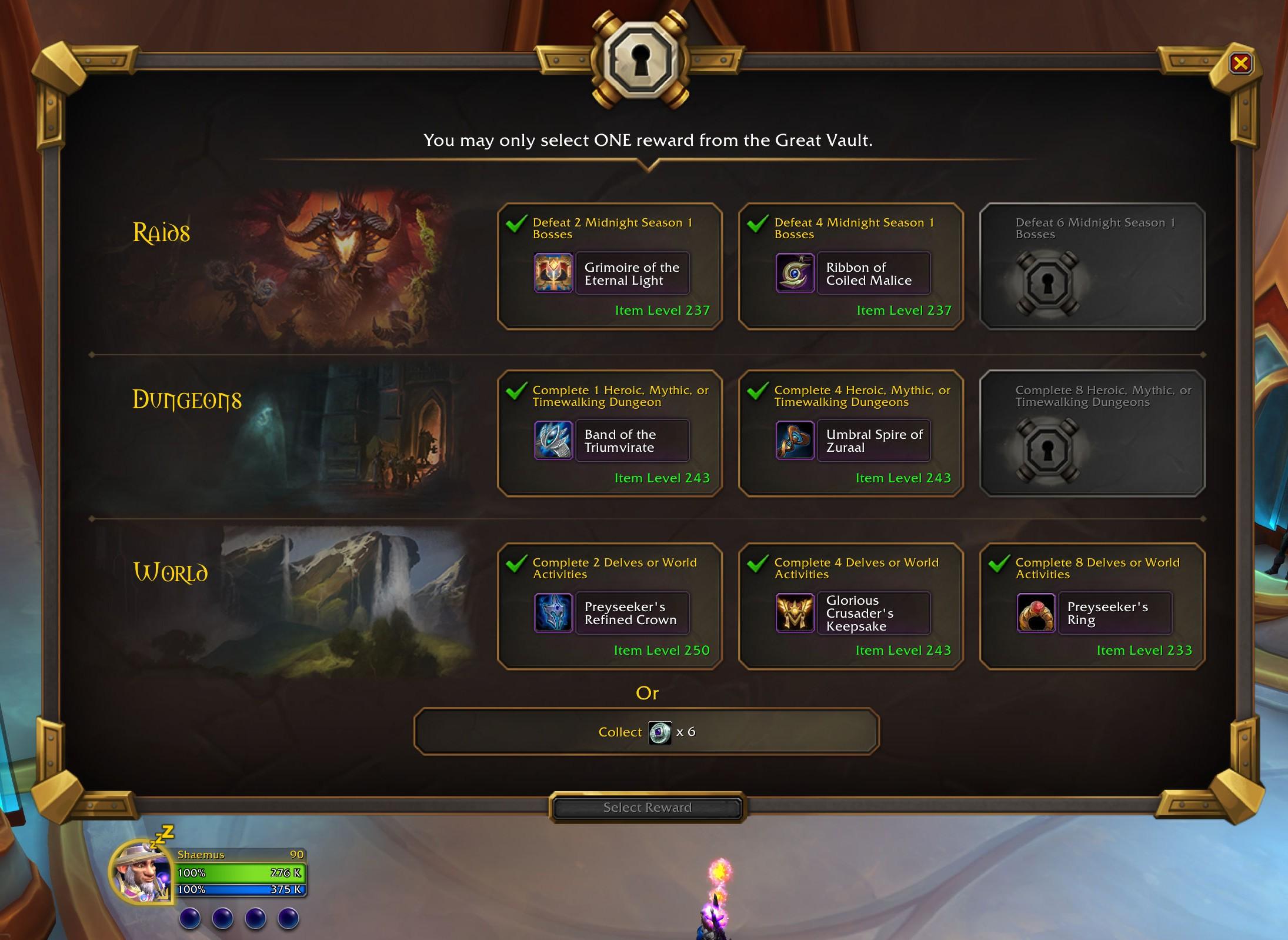1288x940 pixels.
Task: Click the Glorious Crusader's Keepsake icon
Action: coord(795,613)
